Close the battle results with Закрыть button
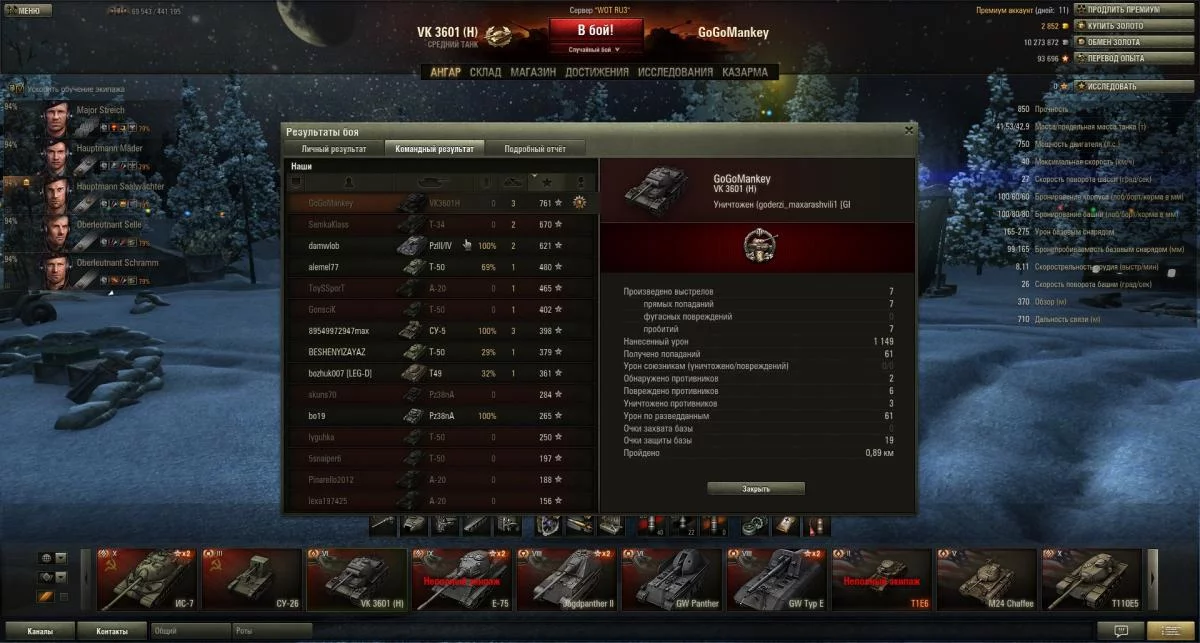1200x643 pixels. point(756,489)
